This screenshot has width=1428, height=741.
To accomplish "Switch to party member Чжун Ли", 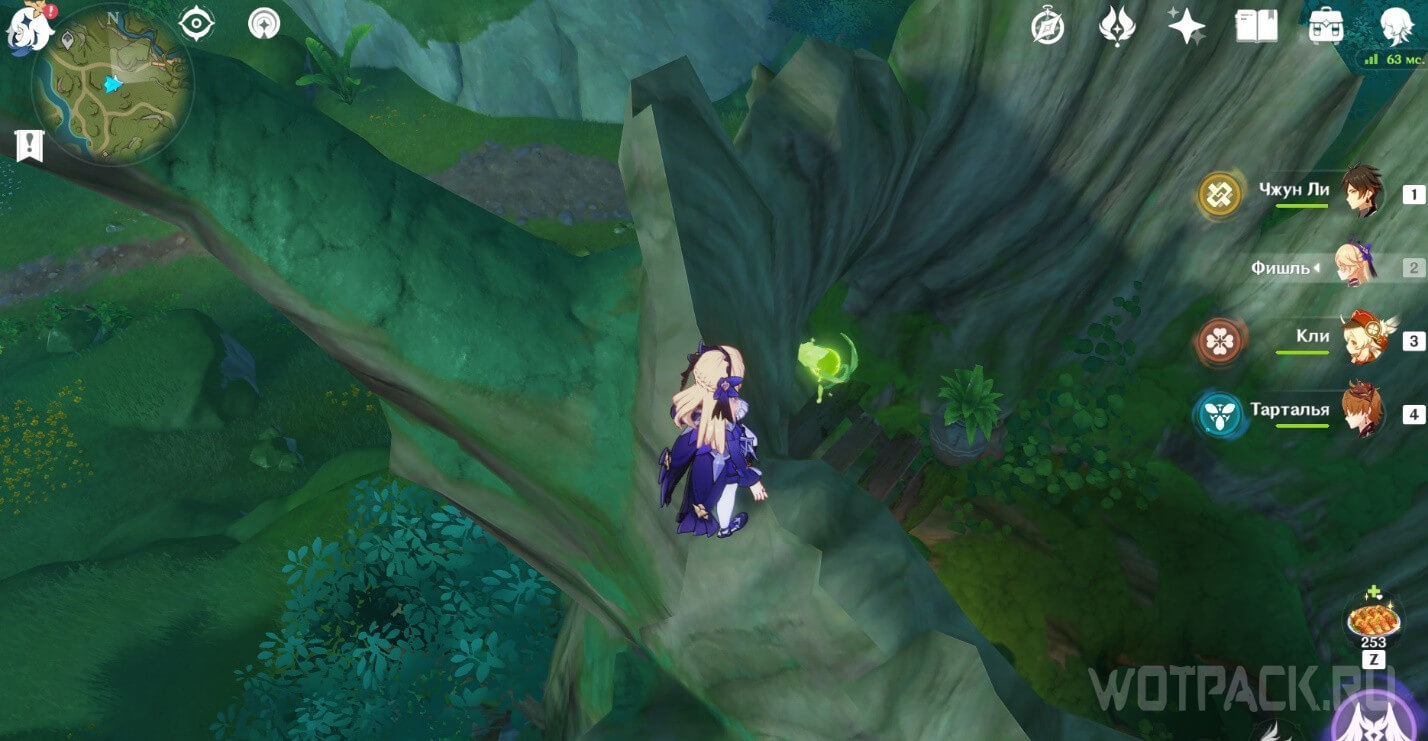I will (x=1362, y=194).
